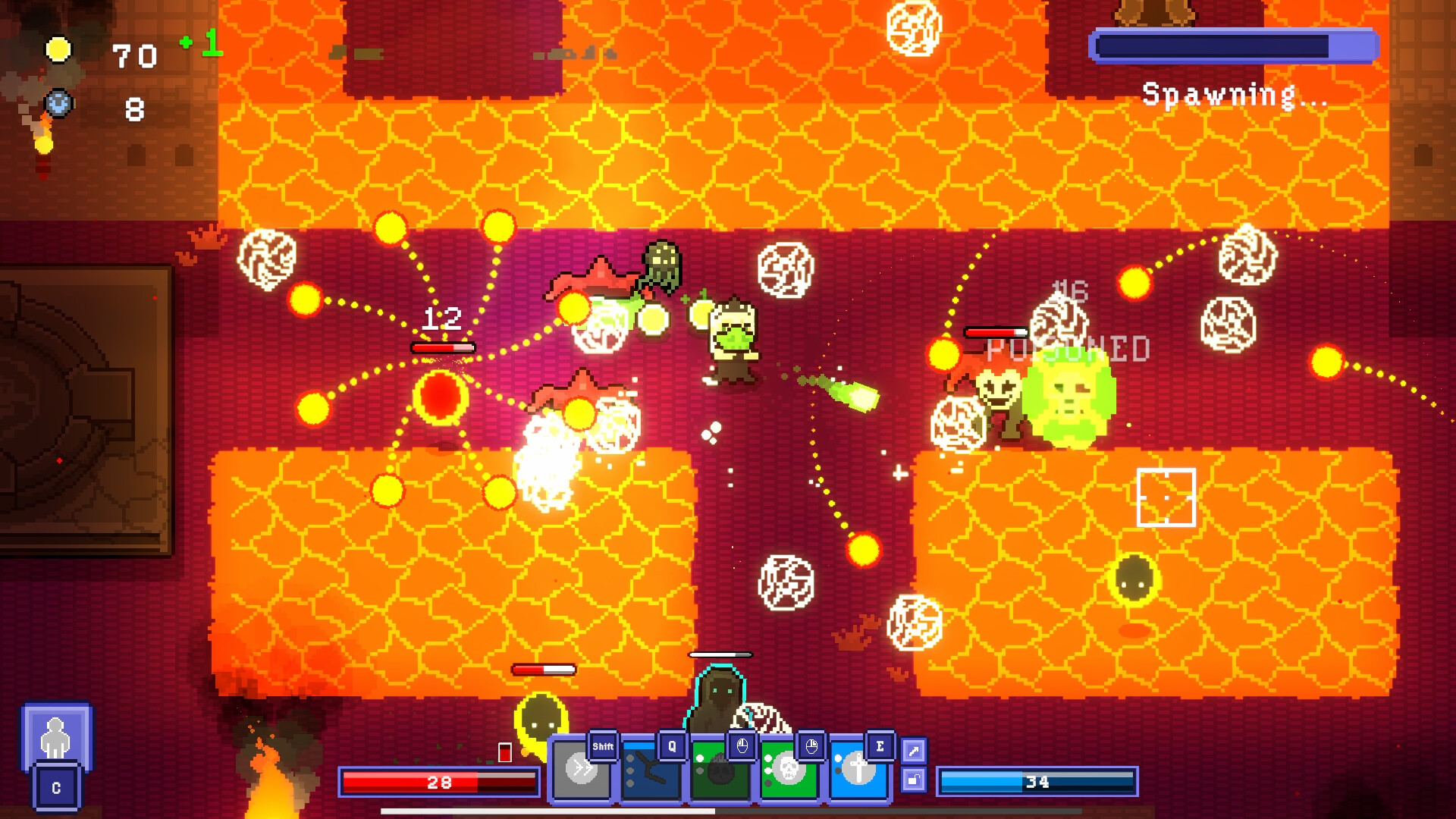Image resolution: width=1456 pixels, height=819 pixels.
Task: Click the left mouse button keybind badge
Action: [742, 746]
